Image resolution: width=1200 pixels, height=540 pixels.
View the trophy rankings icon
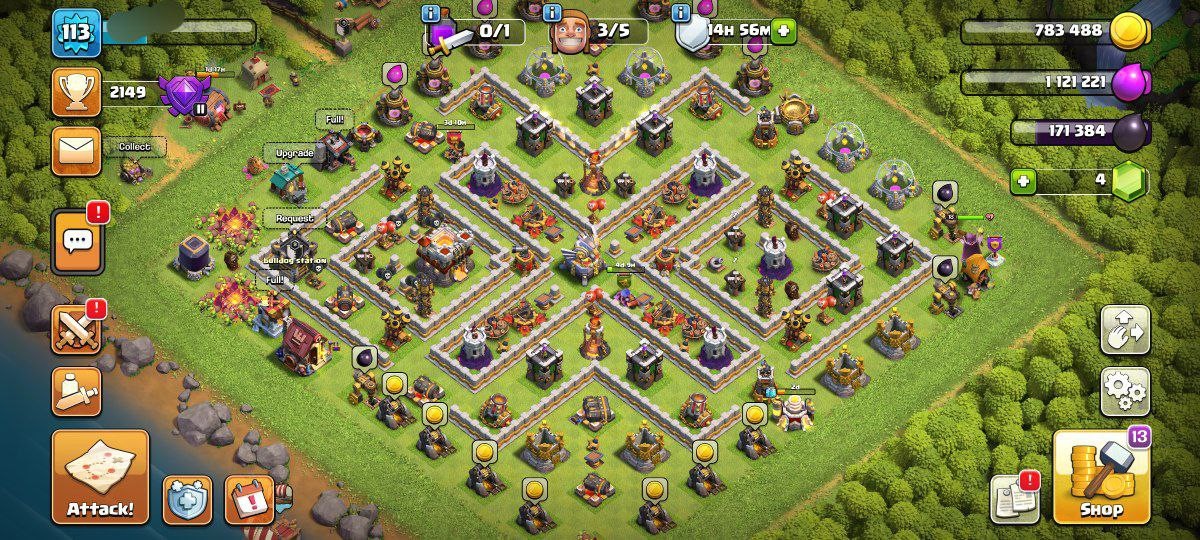[x=77, y=92]
